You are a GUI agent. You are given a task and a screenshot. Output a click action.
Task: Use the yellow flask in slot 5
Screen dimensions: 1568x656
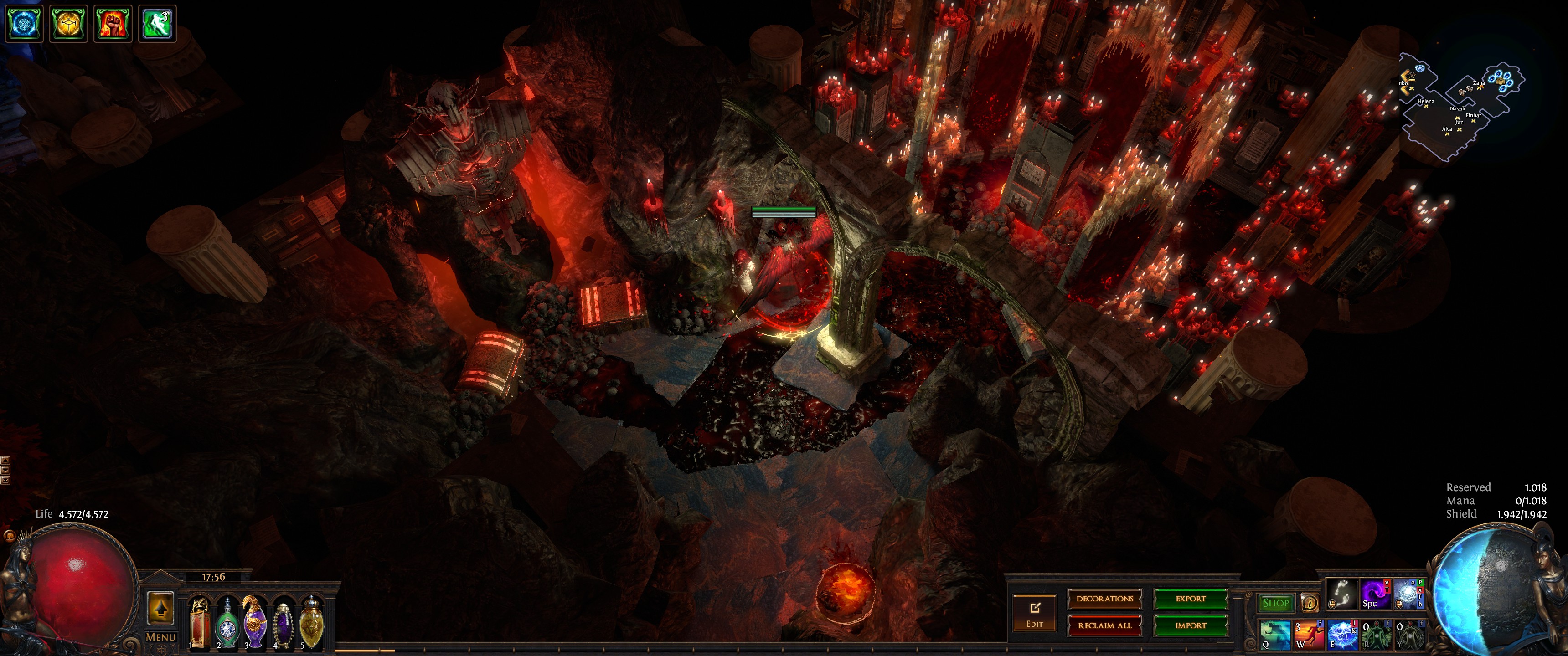[x=311, y=621]
